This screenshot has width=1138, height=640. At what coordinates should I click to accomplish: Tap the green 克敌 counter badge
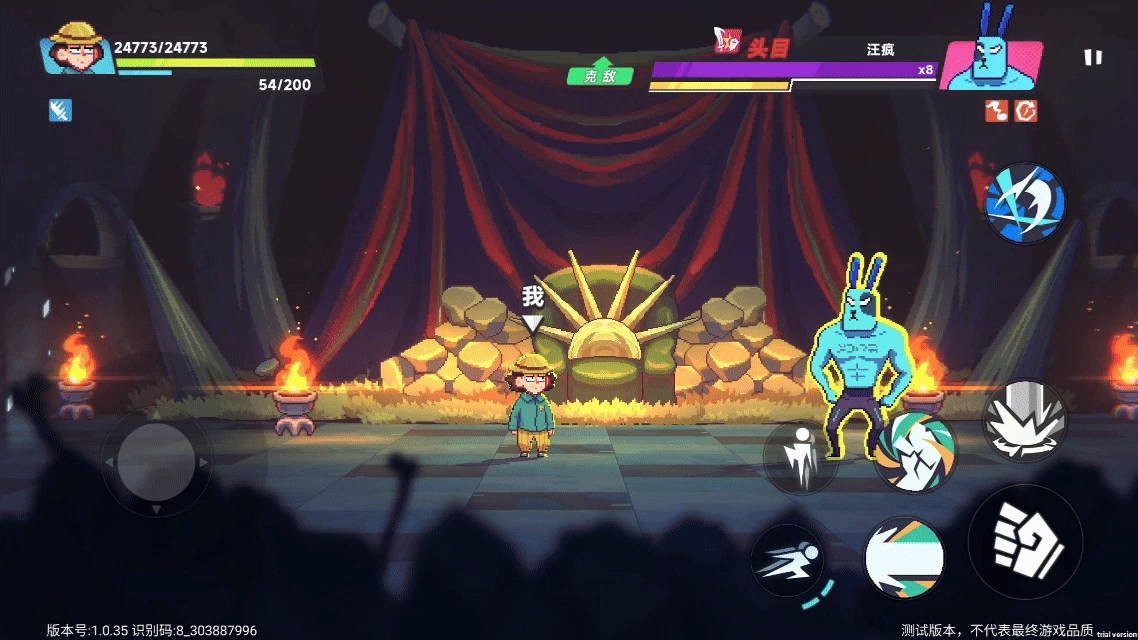click(x=601, y=73)
